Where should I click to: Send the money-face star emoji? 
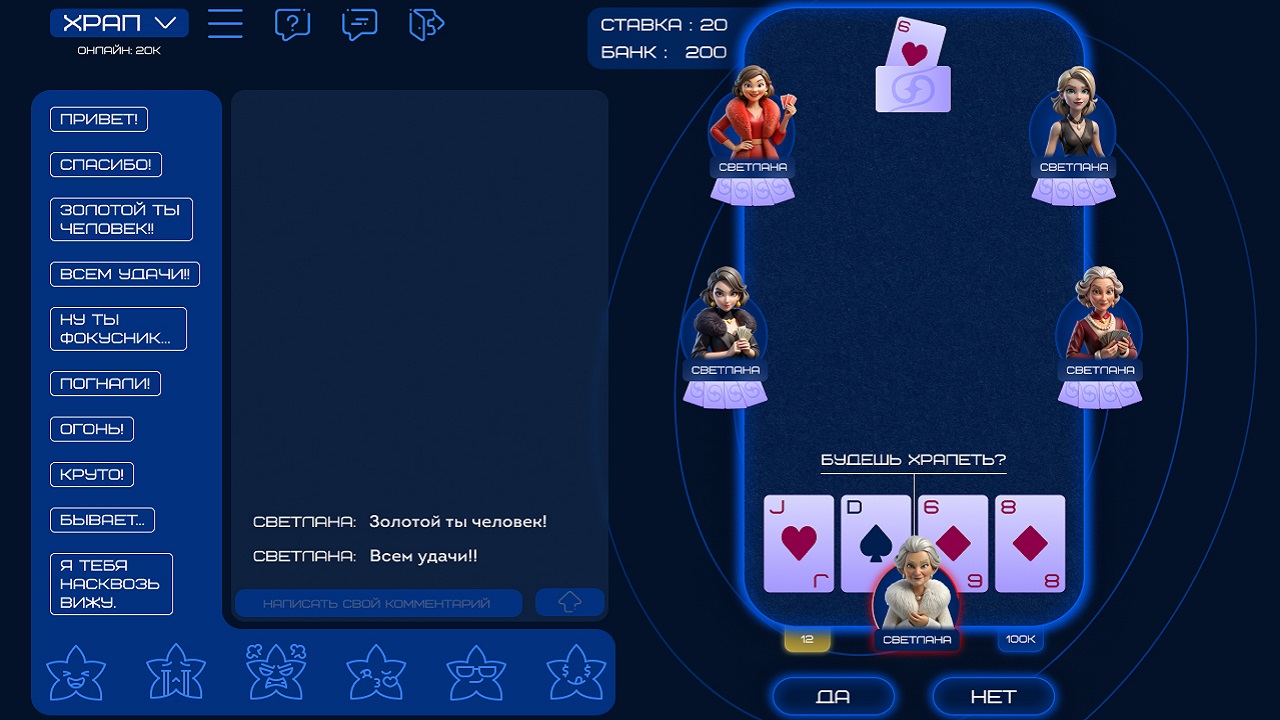point(576,672)
